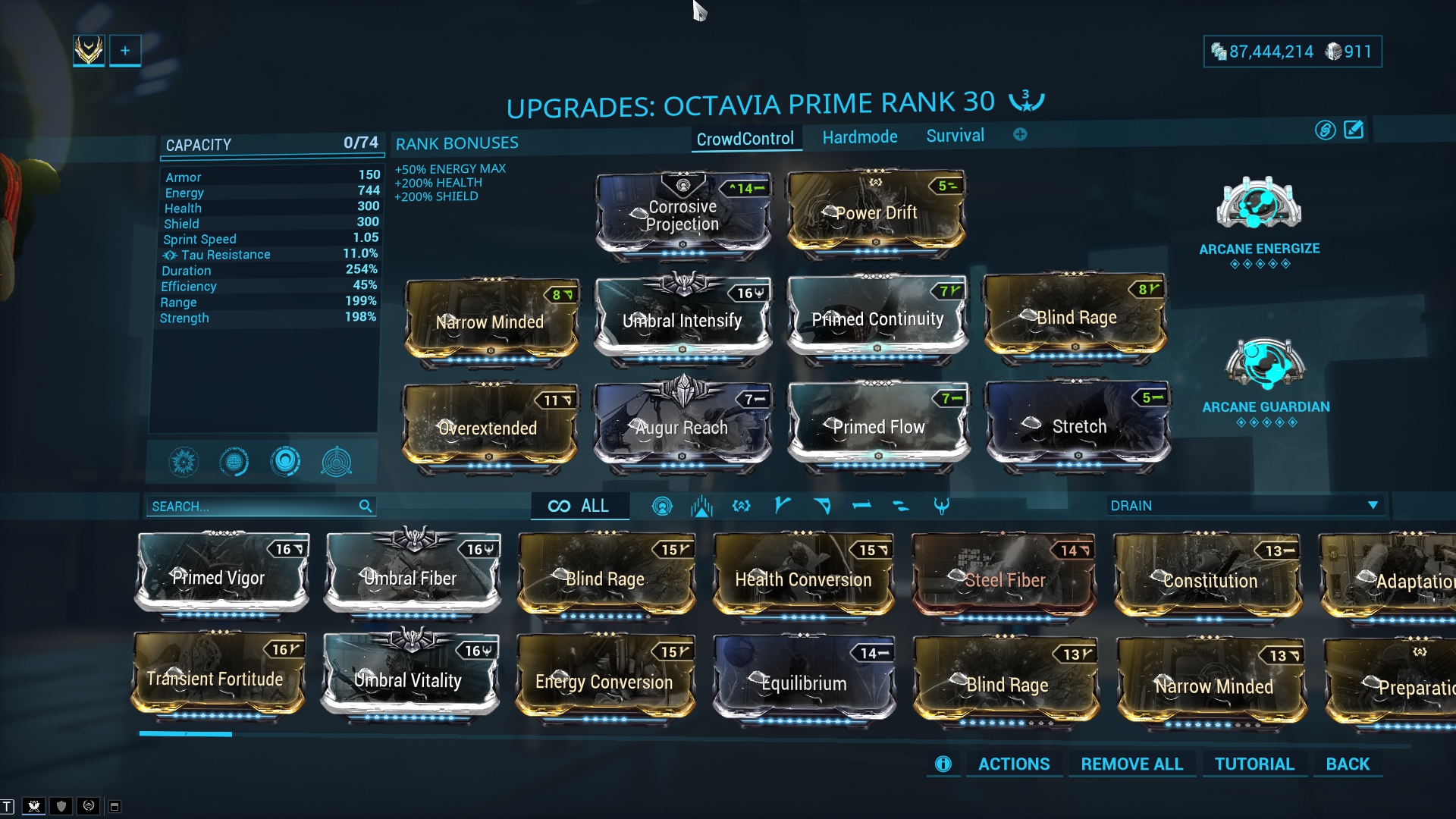Select the equipped Umbral Intensify mod
1456x819 pixels.
(x=682, y=321)
